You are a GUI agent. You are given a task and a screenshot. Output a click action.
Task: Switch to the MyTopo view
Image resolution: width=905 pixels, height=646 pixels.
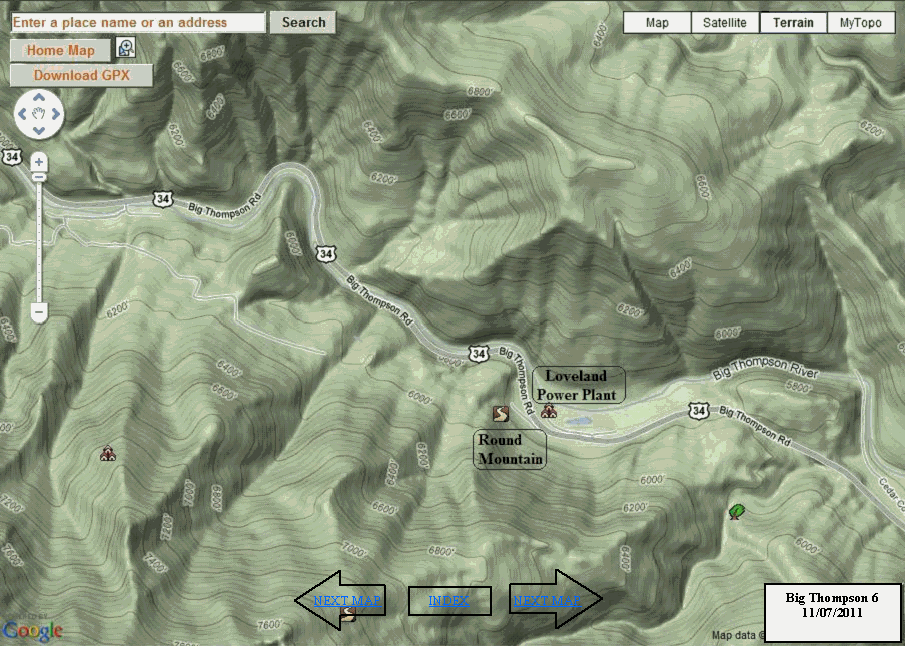[x=861, y=23]
